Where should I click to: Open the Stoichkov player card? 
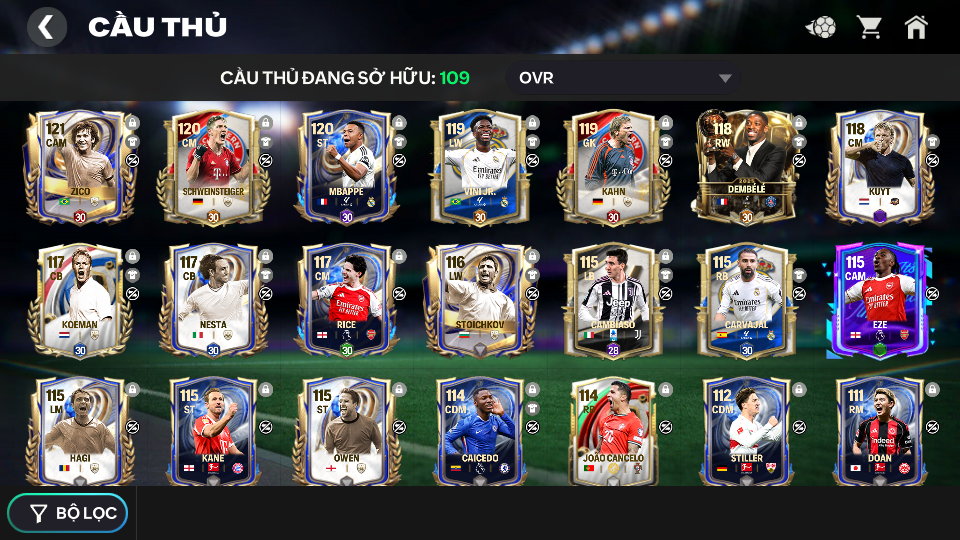pos(479,300)
